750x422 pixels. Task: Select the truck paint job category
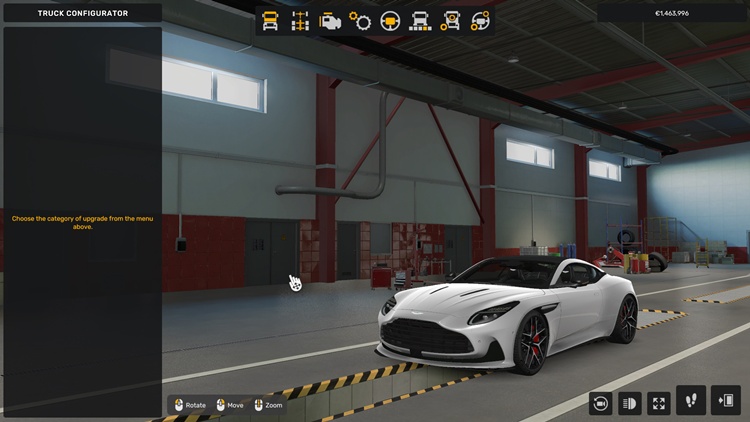[420, 21]
